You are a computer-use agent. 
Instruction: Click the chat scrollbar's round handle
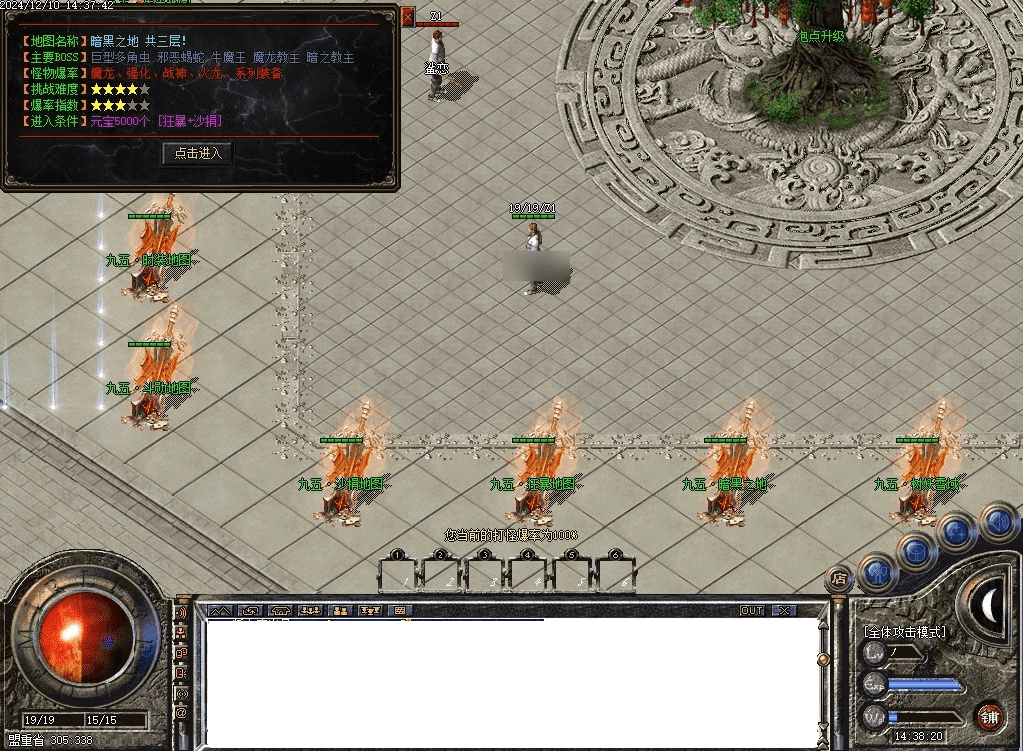(823, 659)
